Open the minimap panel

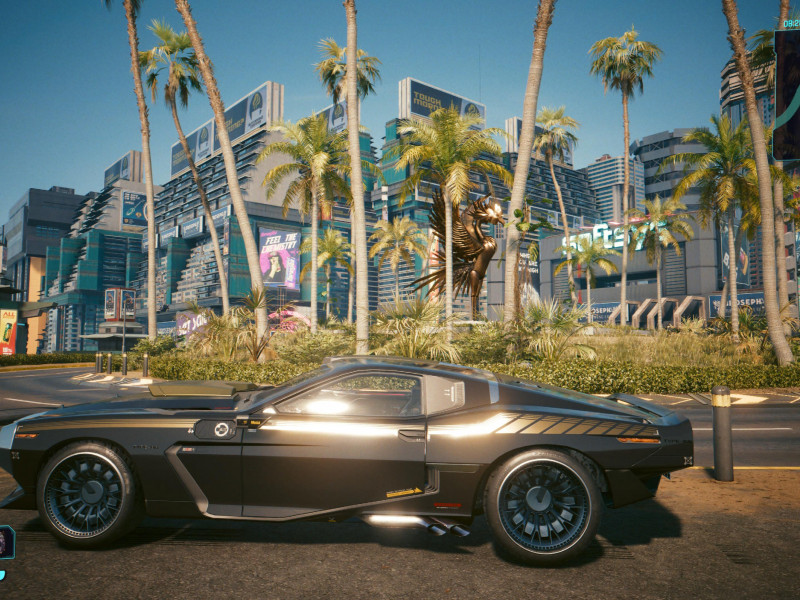pos(787,96)
